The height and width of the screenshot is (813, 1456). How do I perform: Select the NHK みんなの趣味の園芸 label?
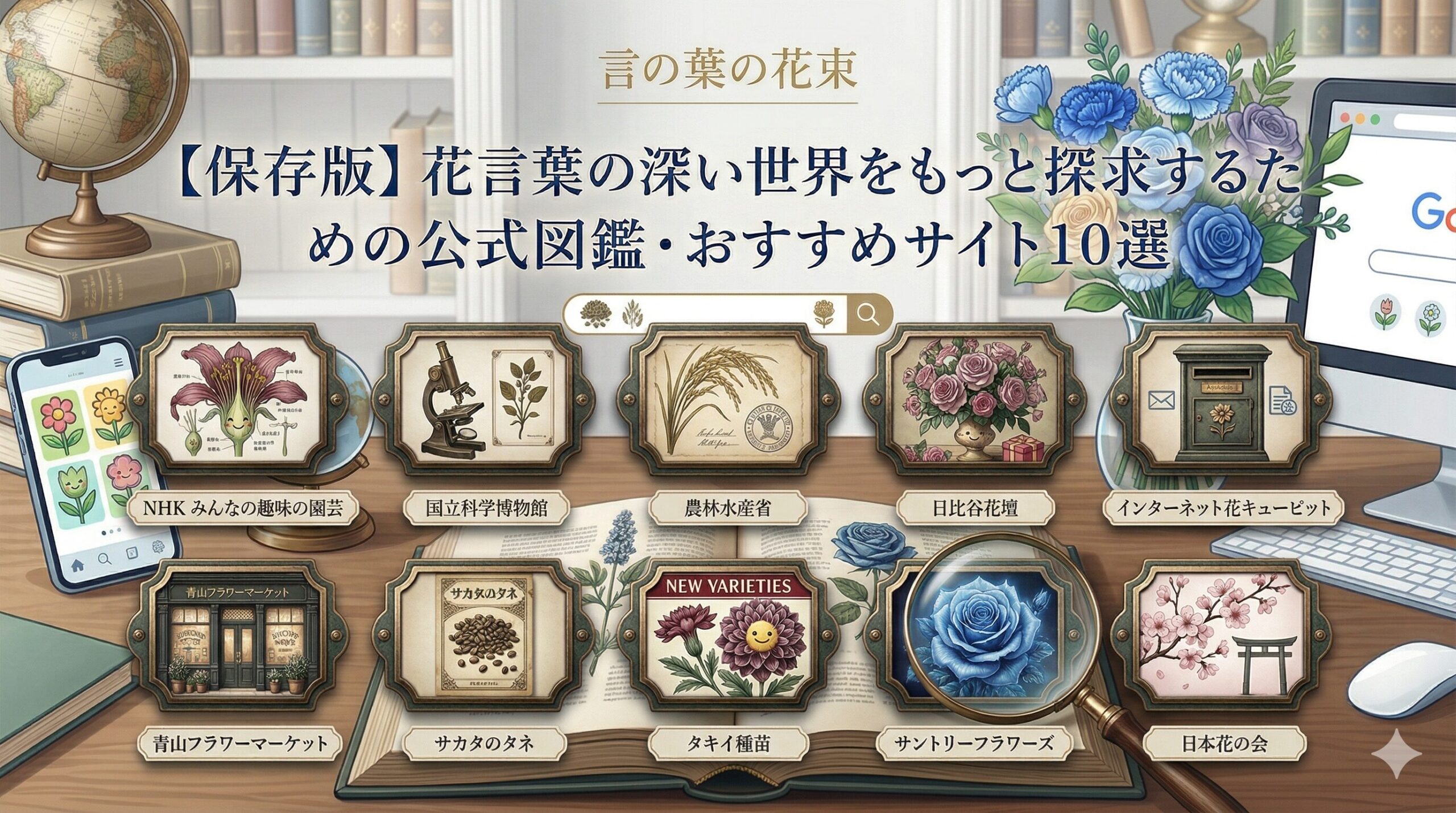[243, 507]
